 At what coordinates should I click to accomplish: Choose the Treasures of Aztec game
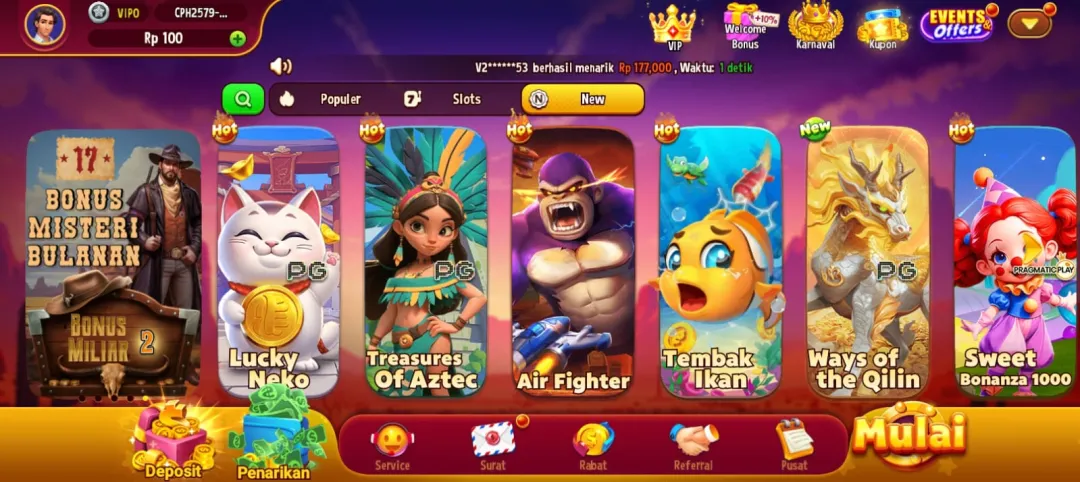(425, 262)
